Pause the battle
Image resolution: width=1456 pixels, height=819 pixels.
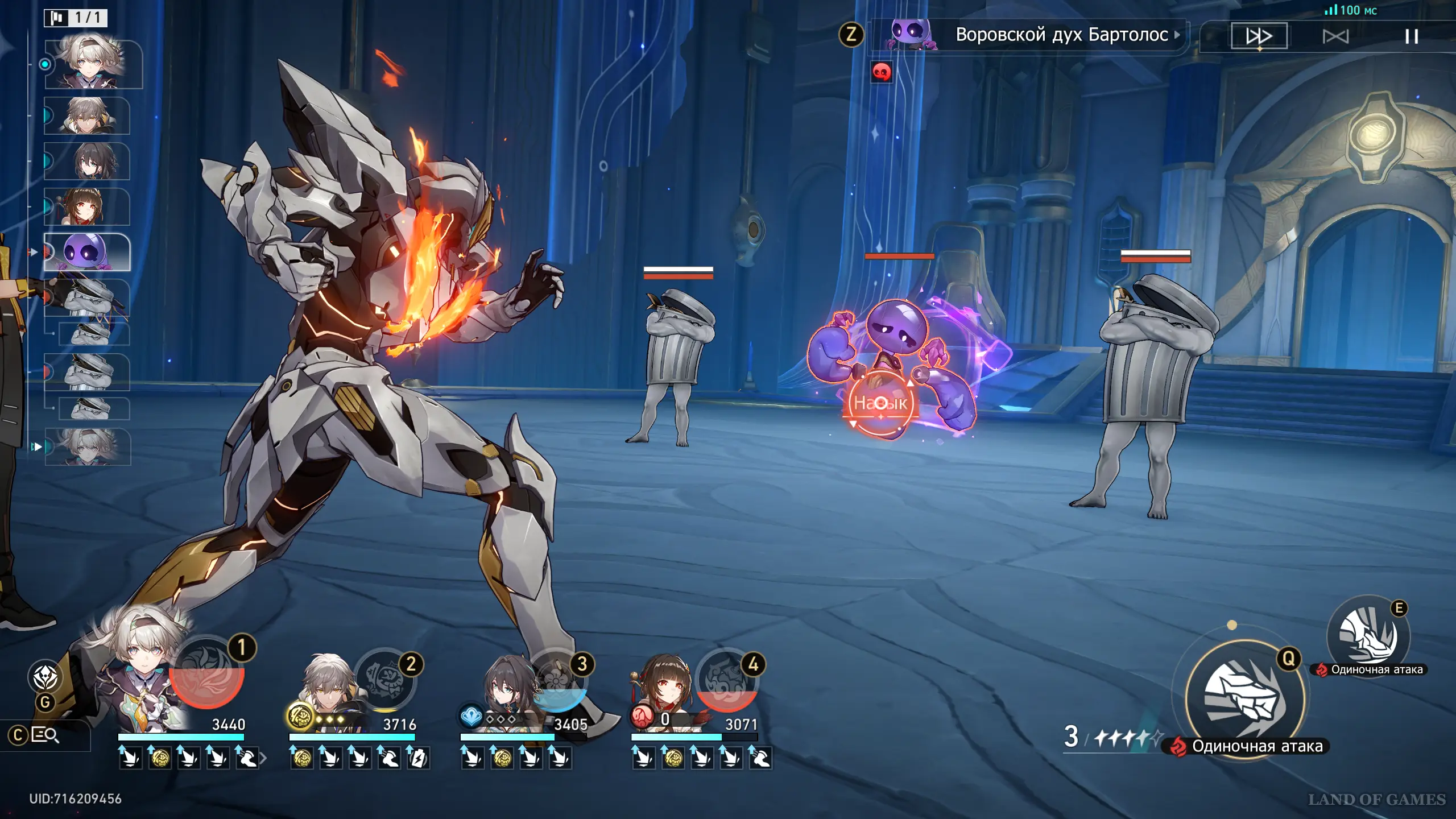(x=1411, y=37)
